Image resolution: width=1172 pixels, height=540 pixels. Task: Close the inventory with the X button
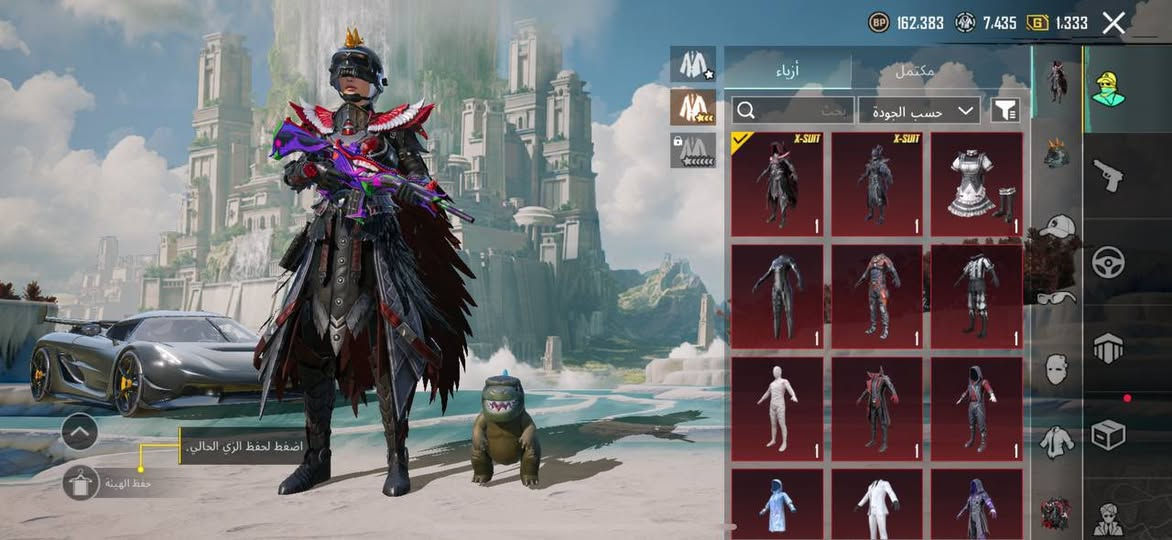(1114, 23)
